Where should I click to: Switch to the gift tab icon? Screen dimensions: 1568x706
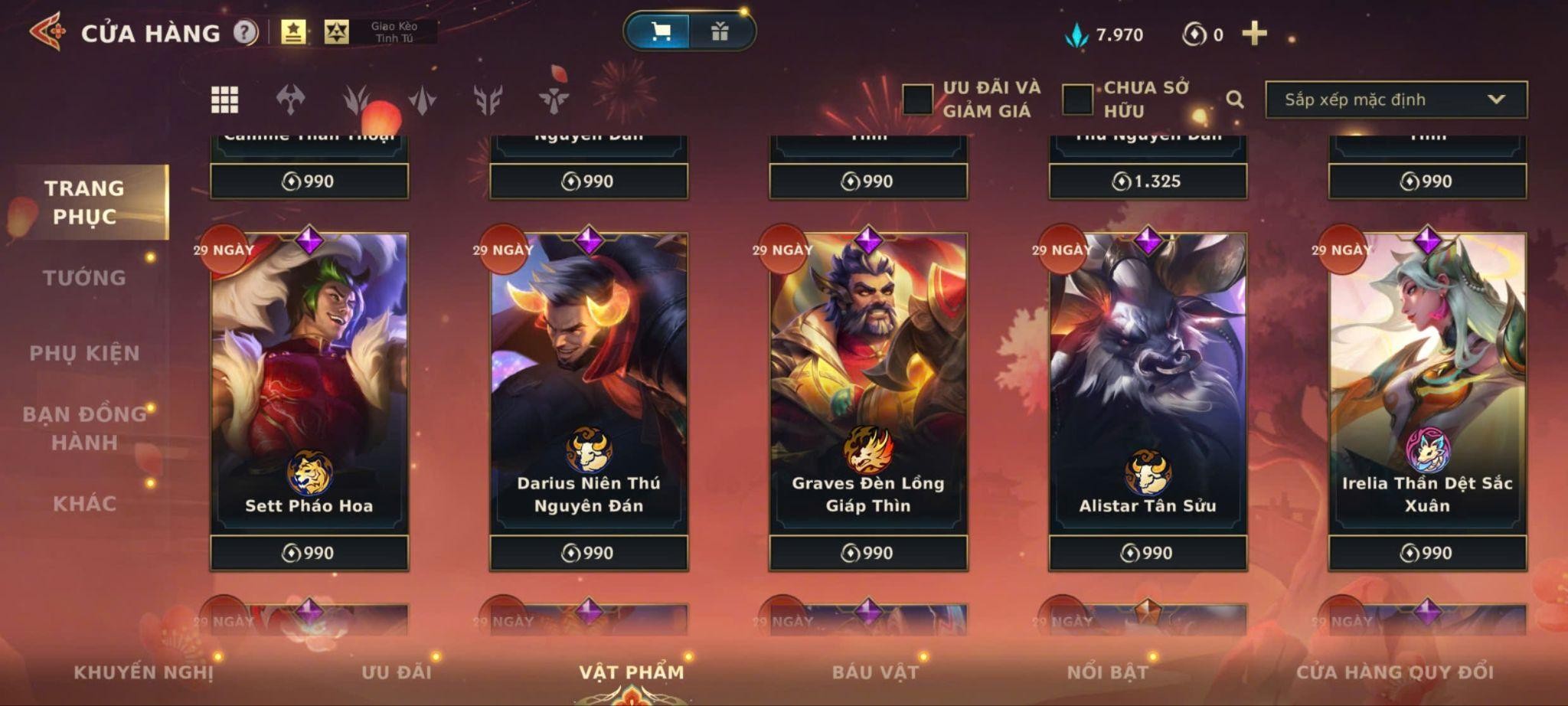click(x=720, y=31)
